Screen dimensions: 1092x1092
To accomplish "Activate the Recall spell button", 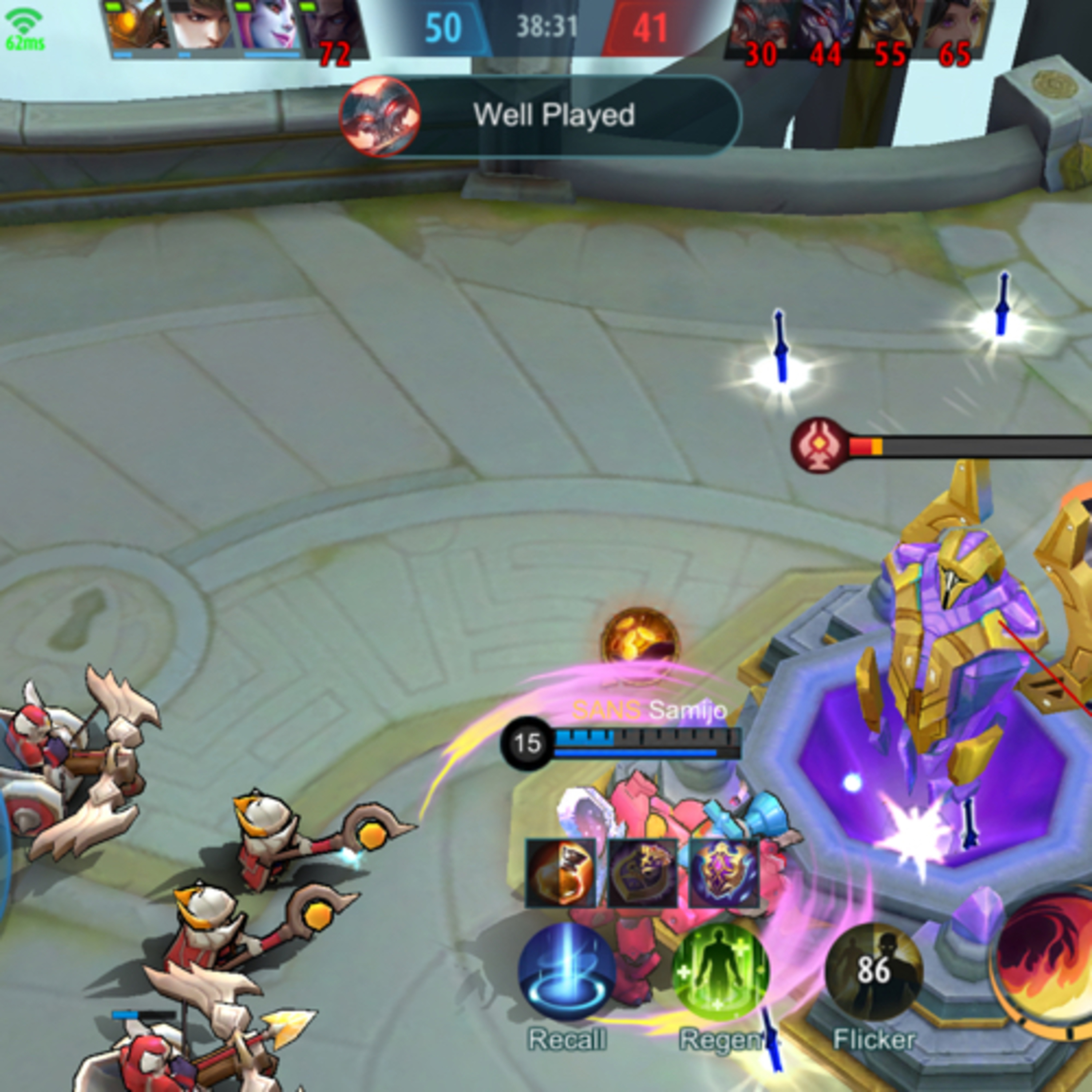I will 567,971.
